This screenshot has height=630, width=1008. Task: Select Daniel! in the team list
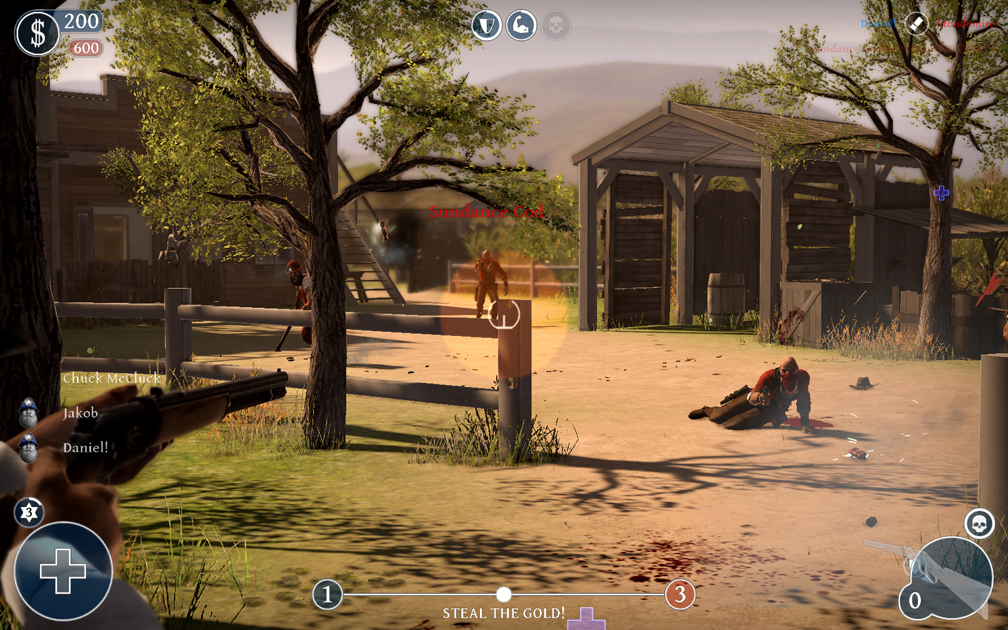[85, 447]
